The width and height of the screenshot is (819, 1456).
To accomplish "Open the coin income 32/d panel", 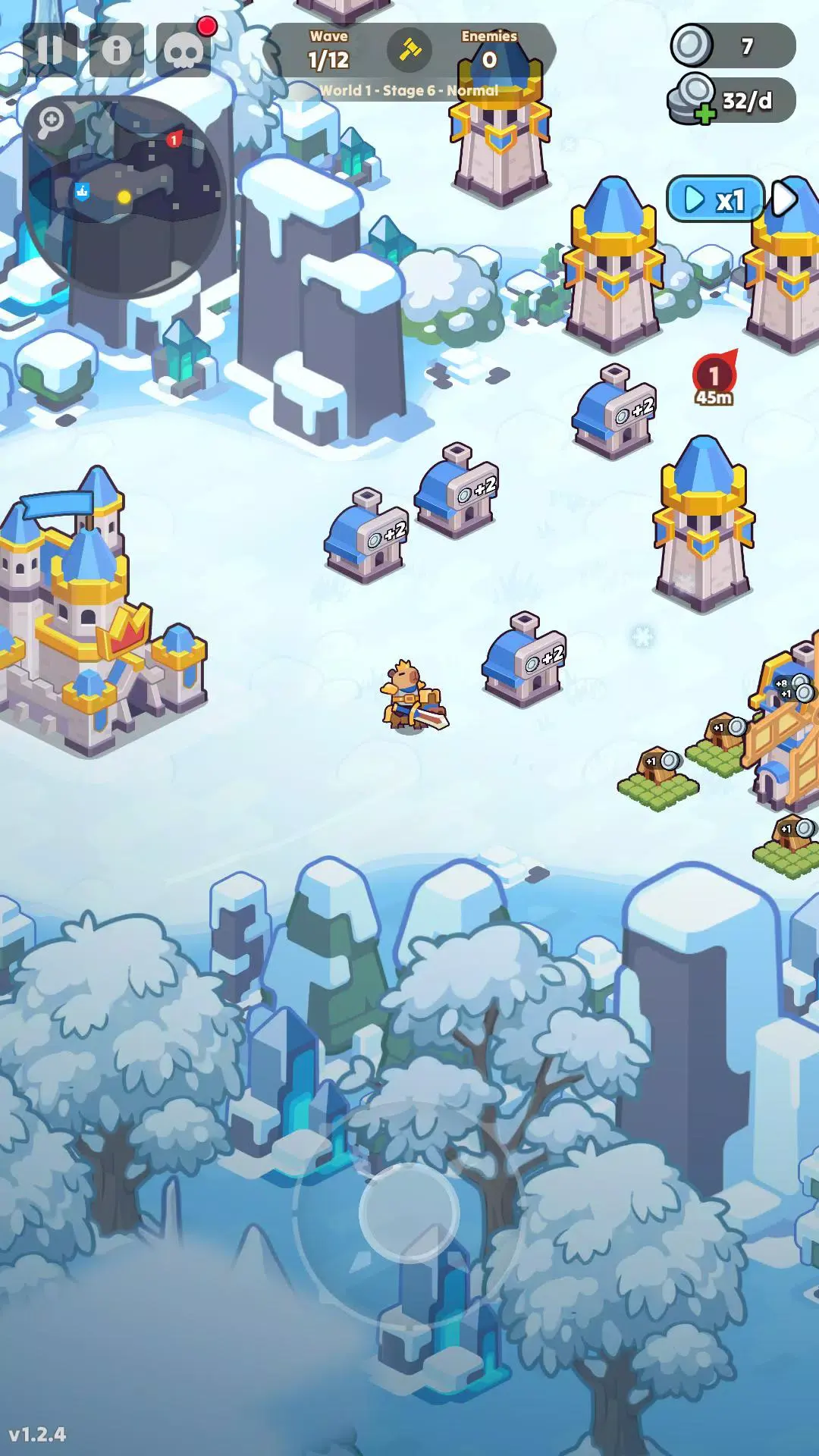I will pos(732,101).
